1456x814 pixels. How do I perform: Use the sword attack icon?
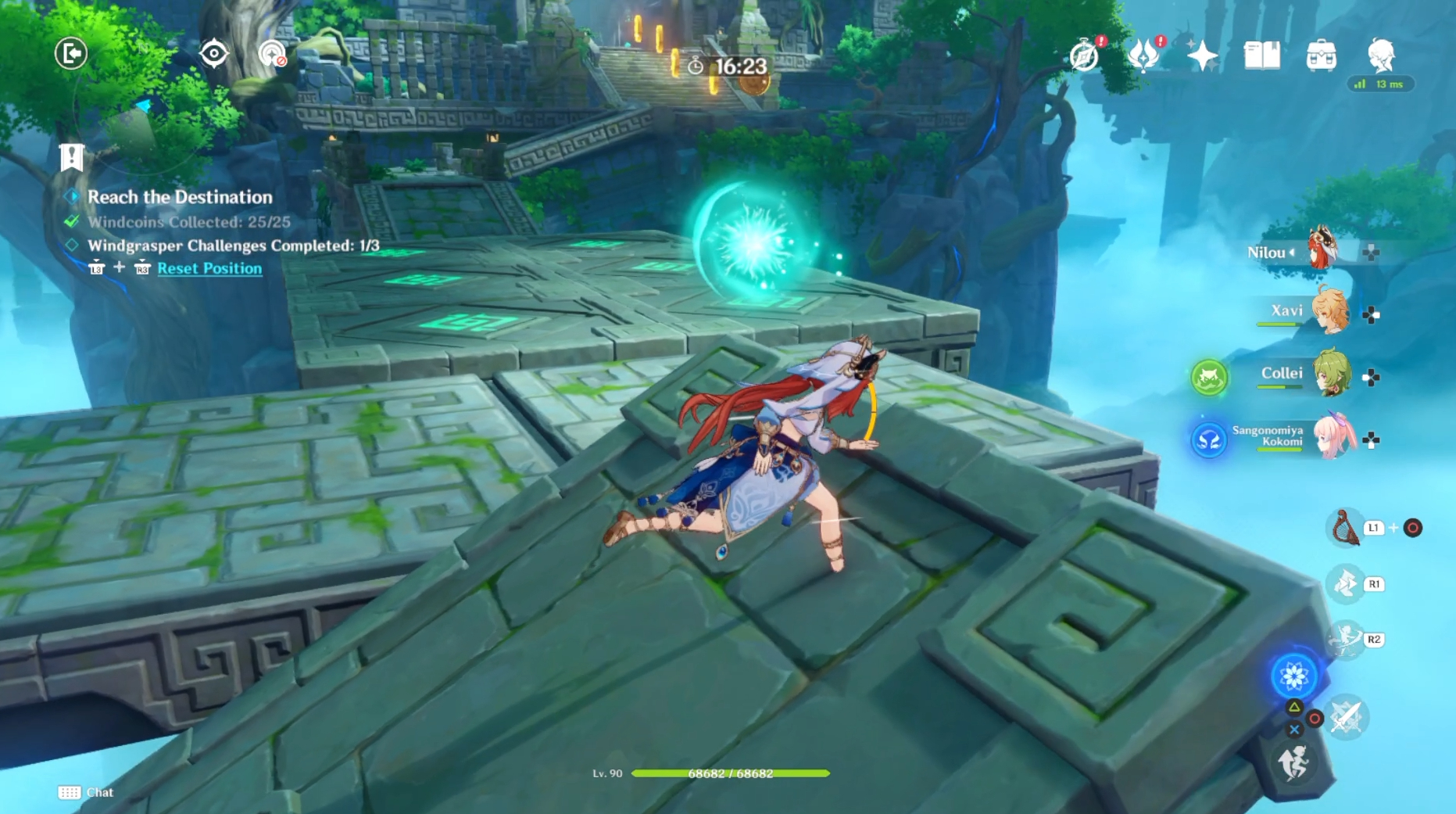[1347, 716]
